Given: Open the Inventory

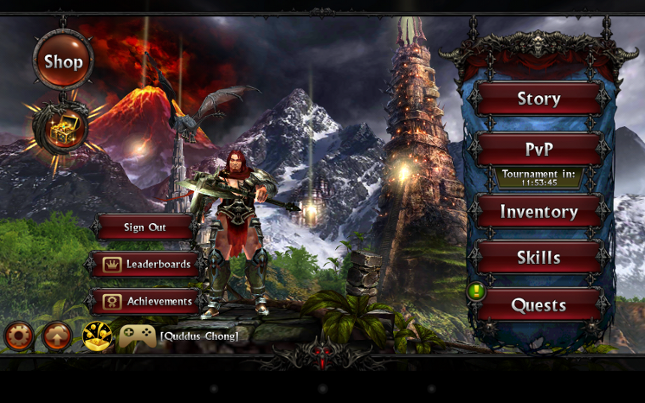Looking at the screenshot, I should 538,212.
